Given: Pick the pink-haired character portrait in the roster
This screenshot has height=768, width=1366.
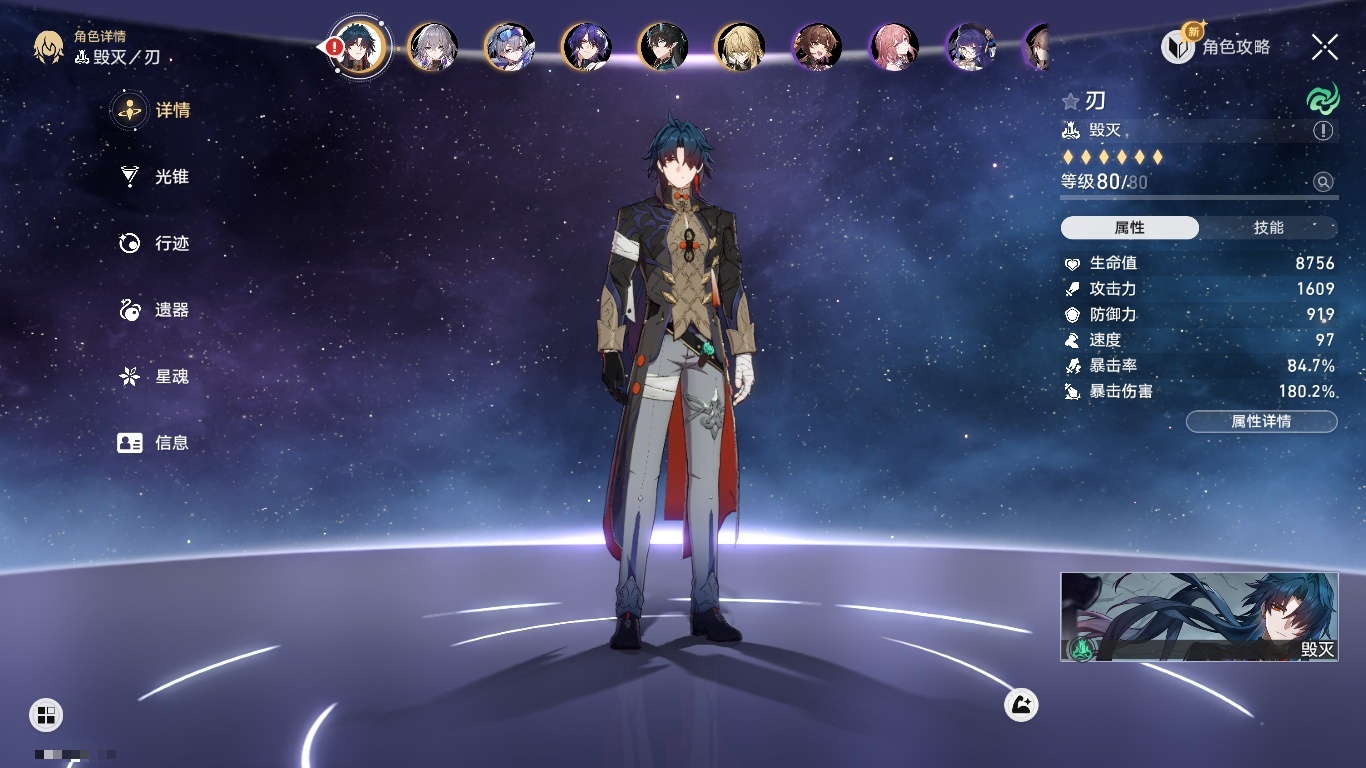Looking at the screenshot, I should (x=894, y=47).
